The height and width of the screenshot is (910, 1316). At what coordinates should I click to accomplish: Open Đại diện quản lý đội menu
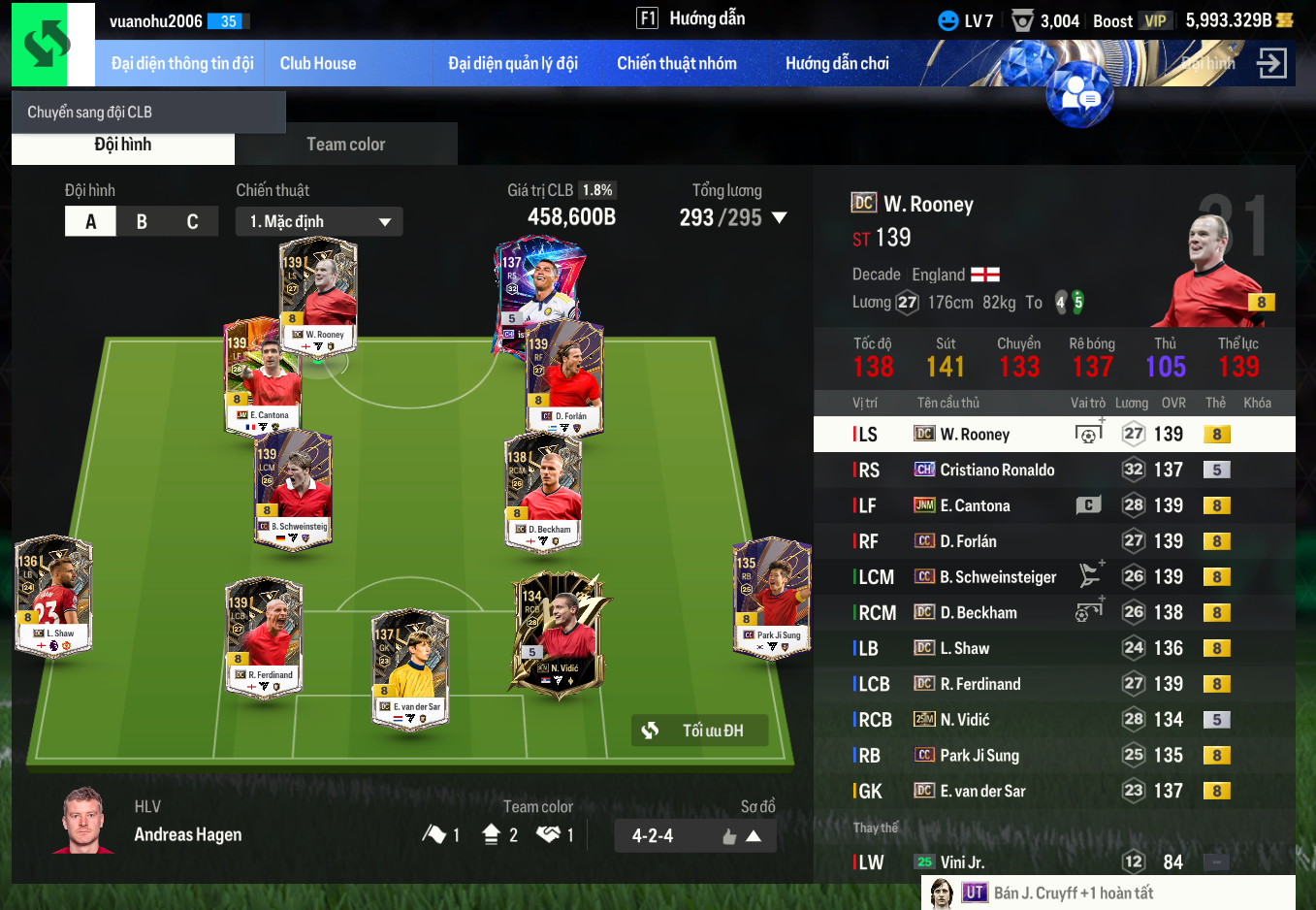513,64
